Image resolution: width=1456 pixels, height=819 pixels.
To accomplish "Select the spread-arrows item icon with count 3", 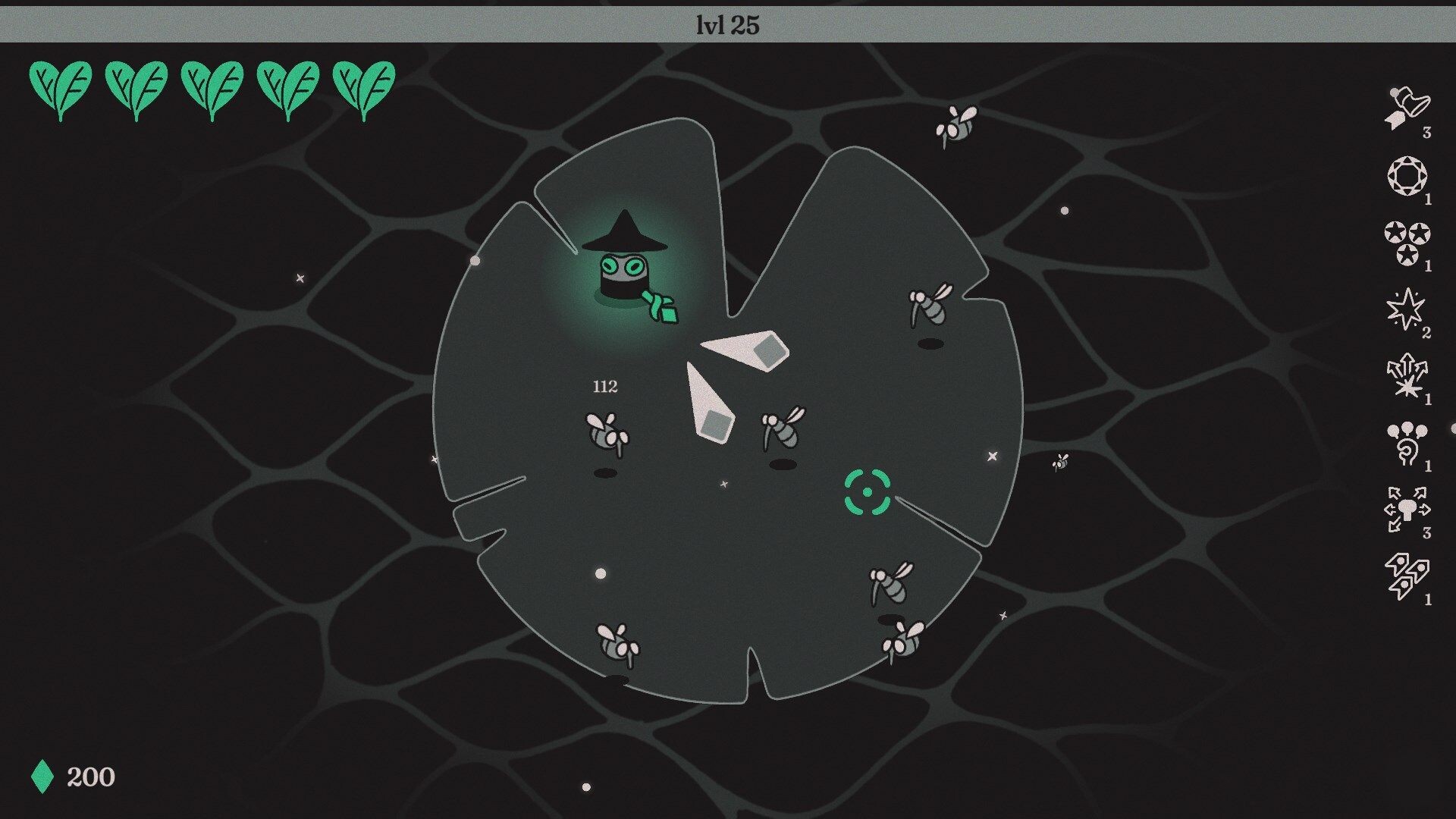I will tap(1408, 508).
